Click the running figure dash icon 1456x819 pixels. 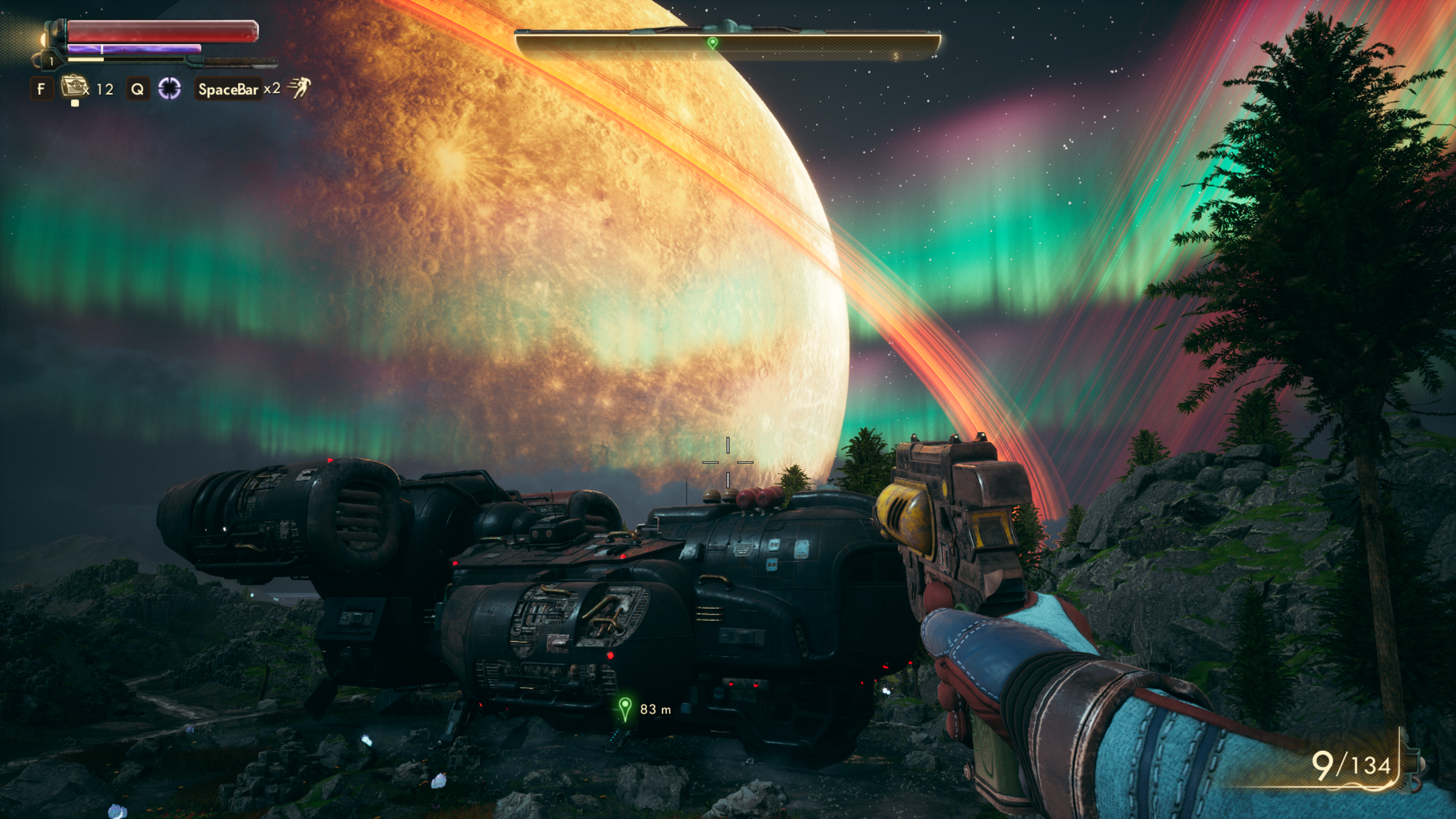coord(299,88)
